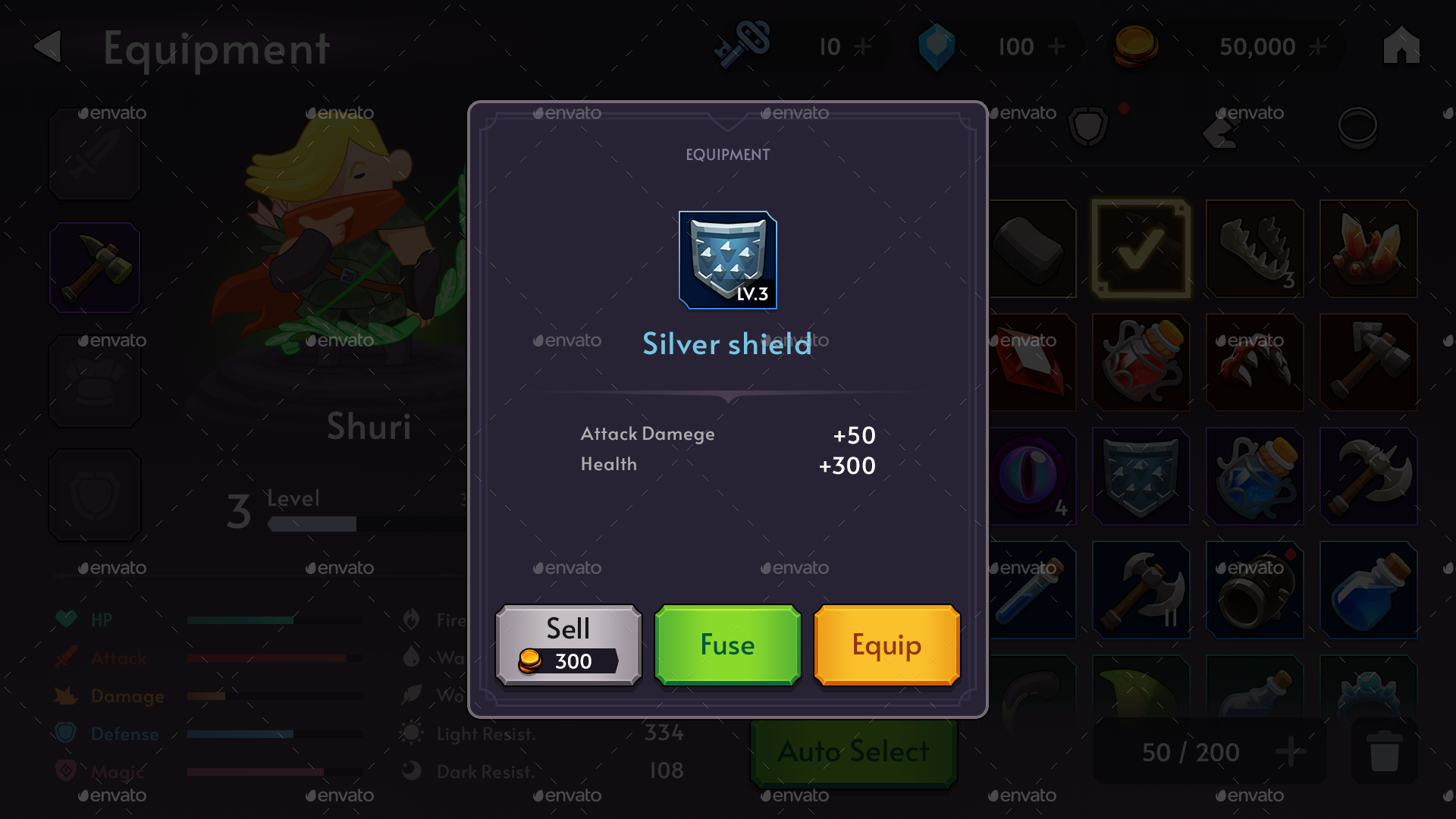The image size is (1456, 819).
Task: Sell the Silver shield for 300 gold
Action: click(567, 645)
